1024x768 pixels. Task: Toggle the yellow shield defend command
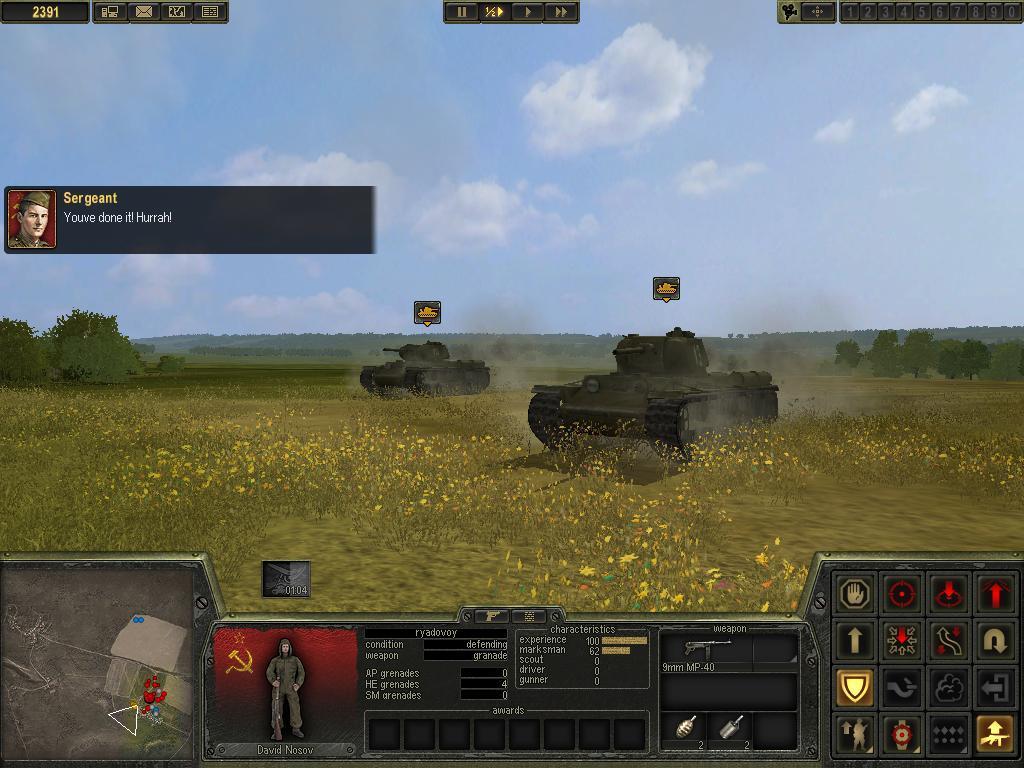[x=855, y=688]
